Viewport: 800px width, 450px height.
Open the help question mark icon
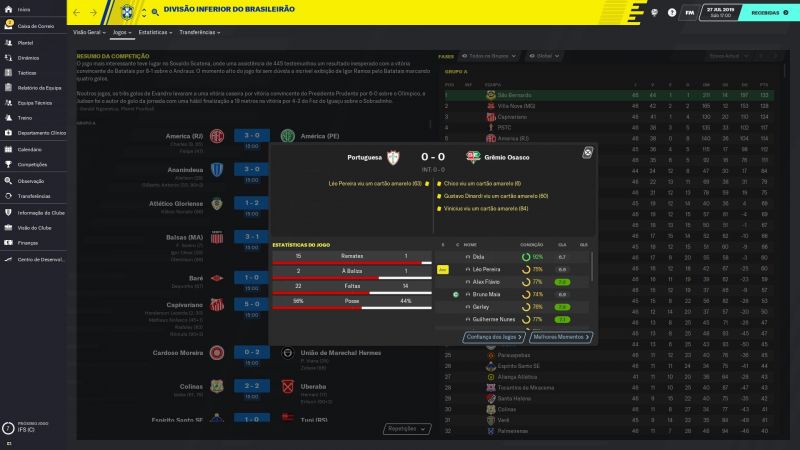point(671,12)
